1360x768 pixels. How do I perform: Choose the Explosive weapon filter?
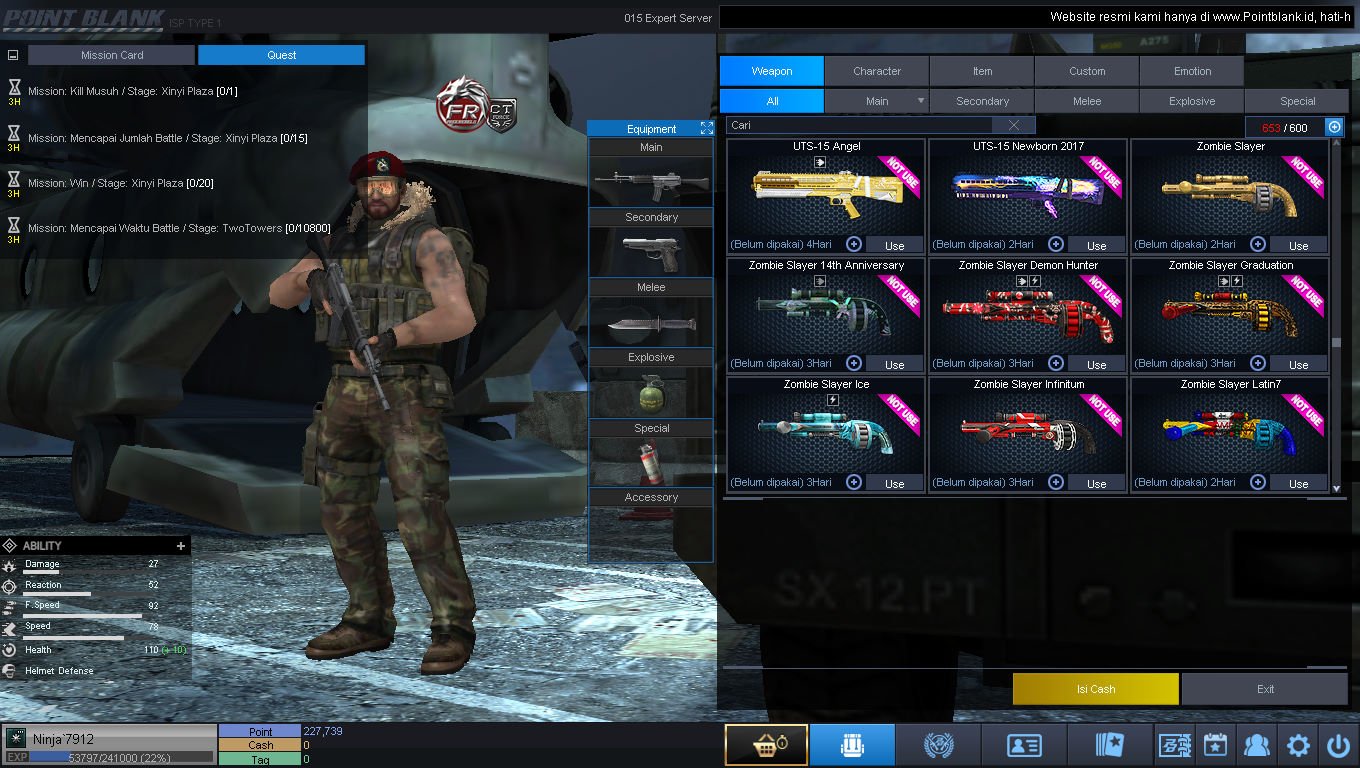(1192, 101)
